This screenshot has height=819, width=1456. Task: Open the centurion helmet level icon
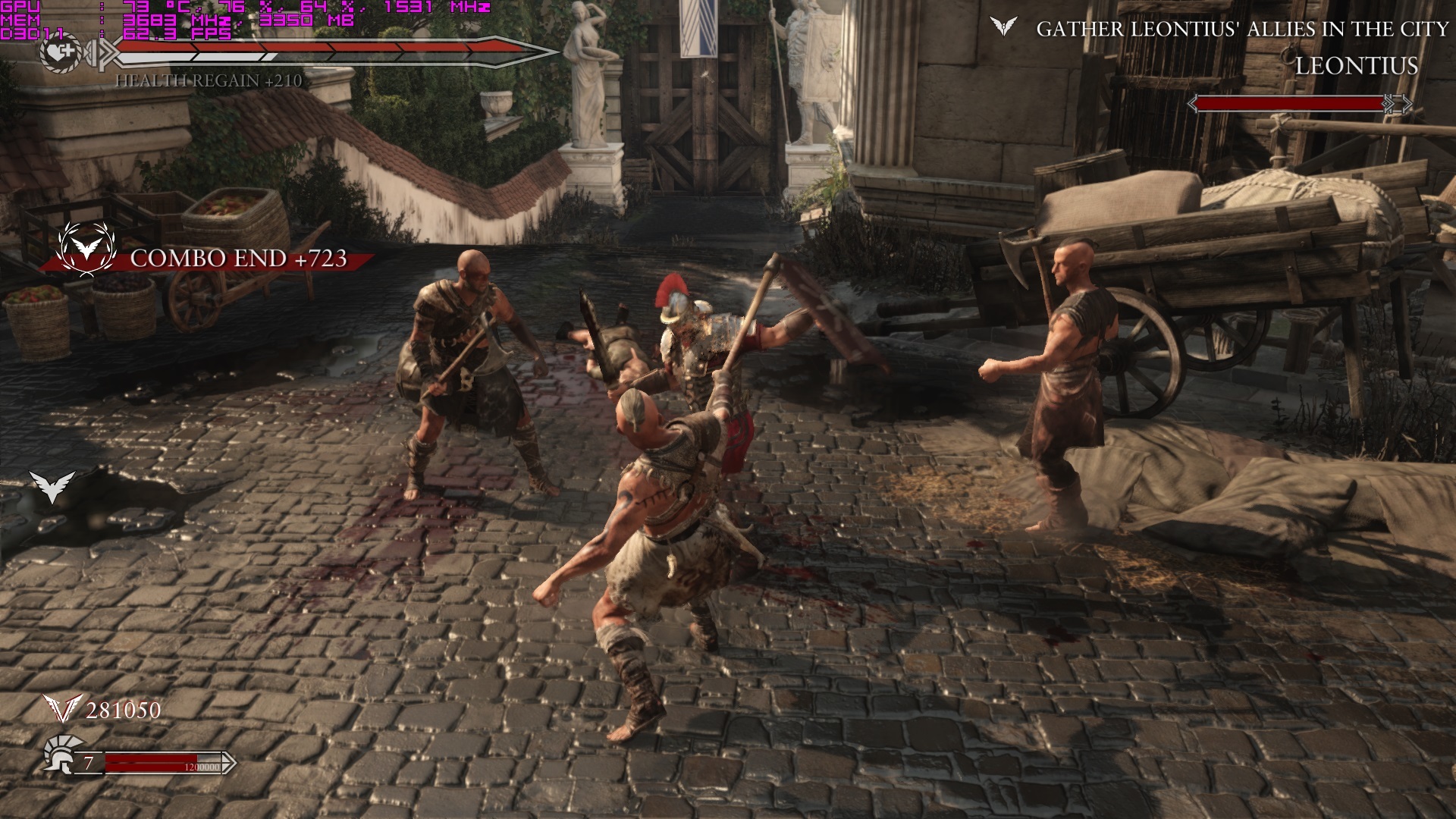tap(59, 755)
